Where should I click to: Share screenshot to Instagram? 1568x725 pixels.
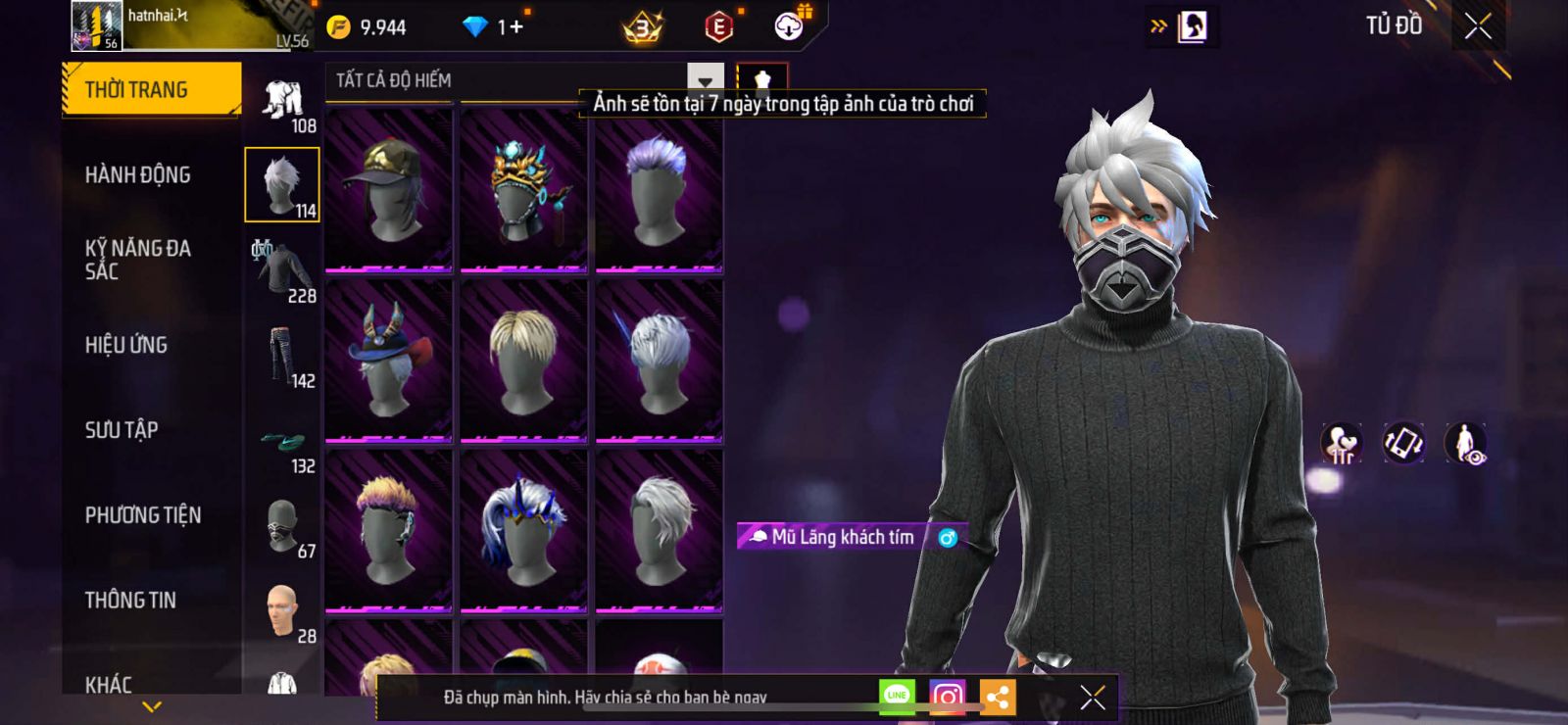(x=947, y=697)
